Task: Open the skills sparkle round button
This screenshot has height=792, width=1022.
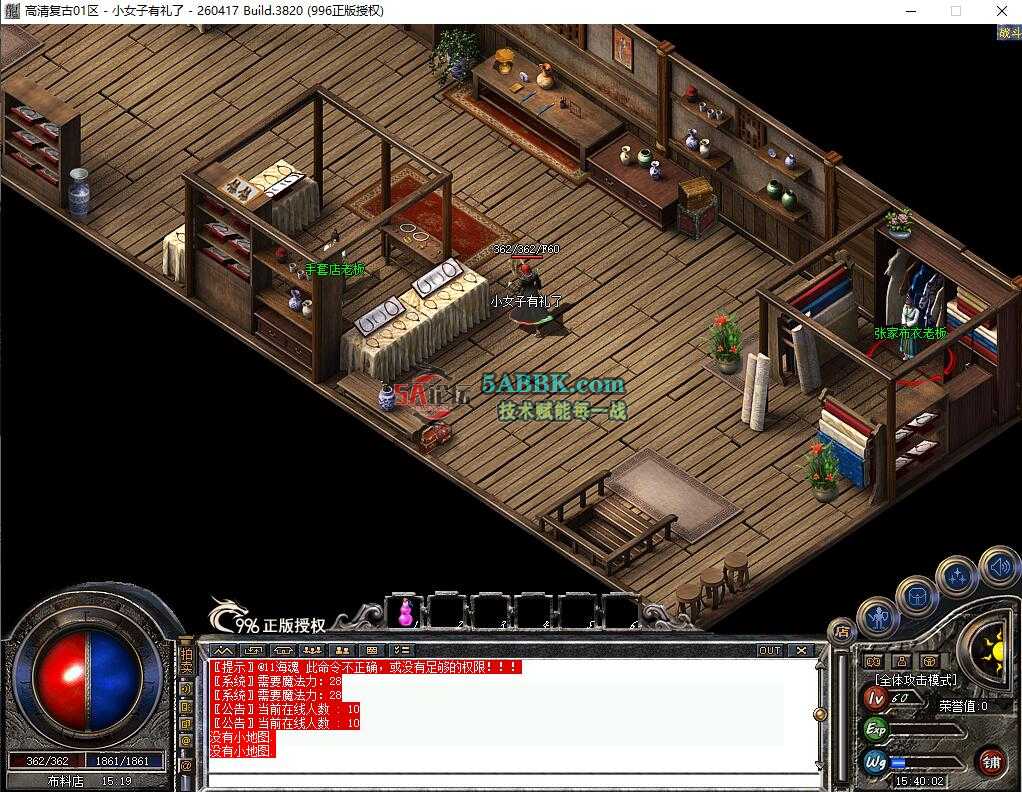Action: pos(956,577)
